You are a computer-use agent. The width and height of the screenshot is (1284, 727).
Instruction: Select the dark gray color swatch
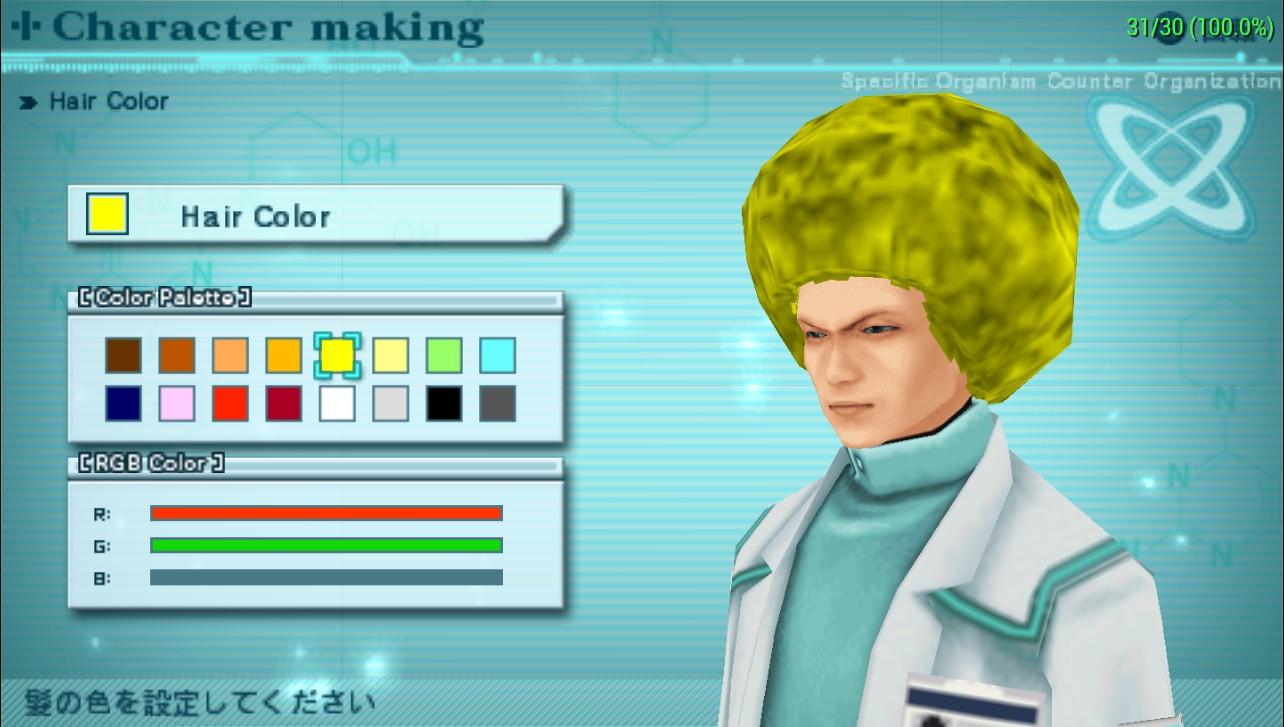click(x=497, y=404)
